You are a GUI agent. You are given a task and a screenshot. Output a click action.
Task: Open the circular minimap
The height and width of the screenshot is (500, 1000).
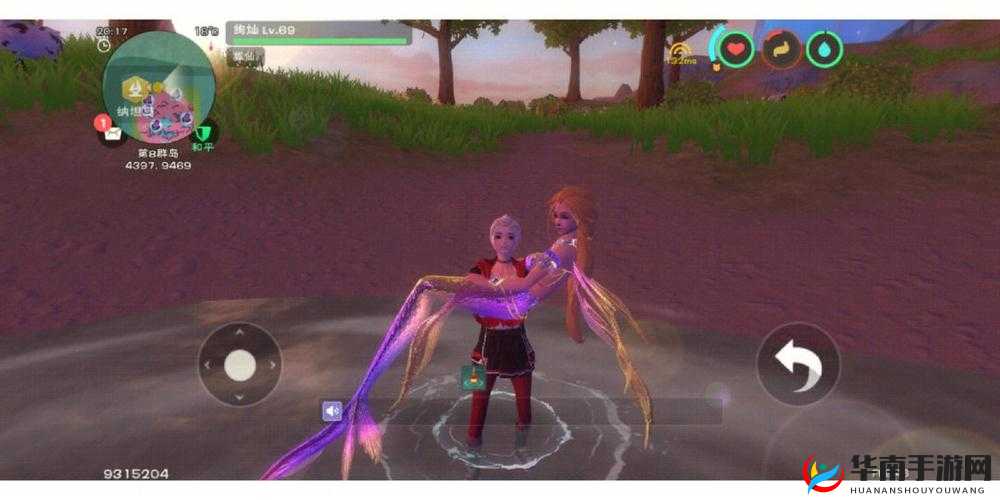[158, 86]
